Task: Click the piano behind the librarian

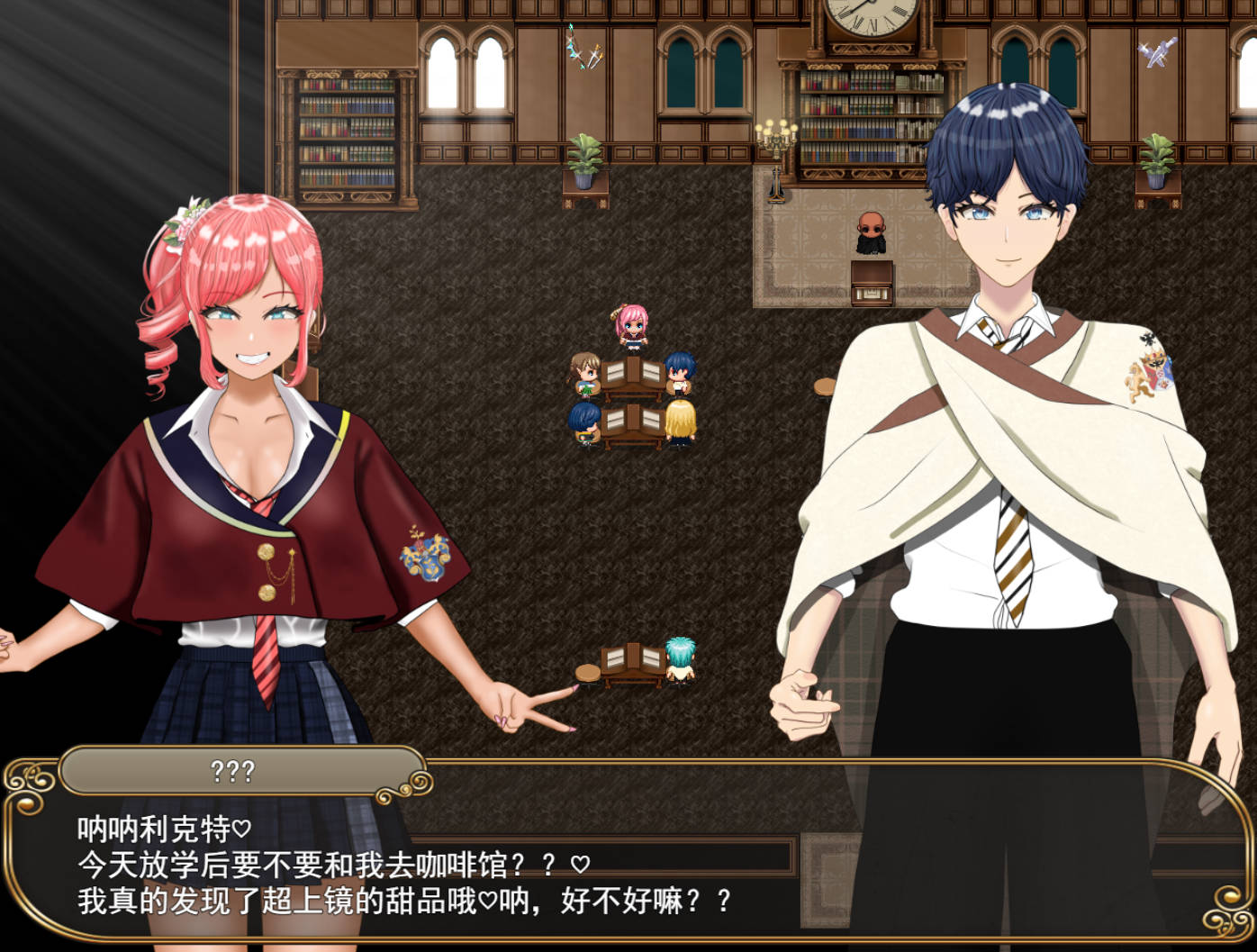Action: [x=870, y=284]
